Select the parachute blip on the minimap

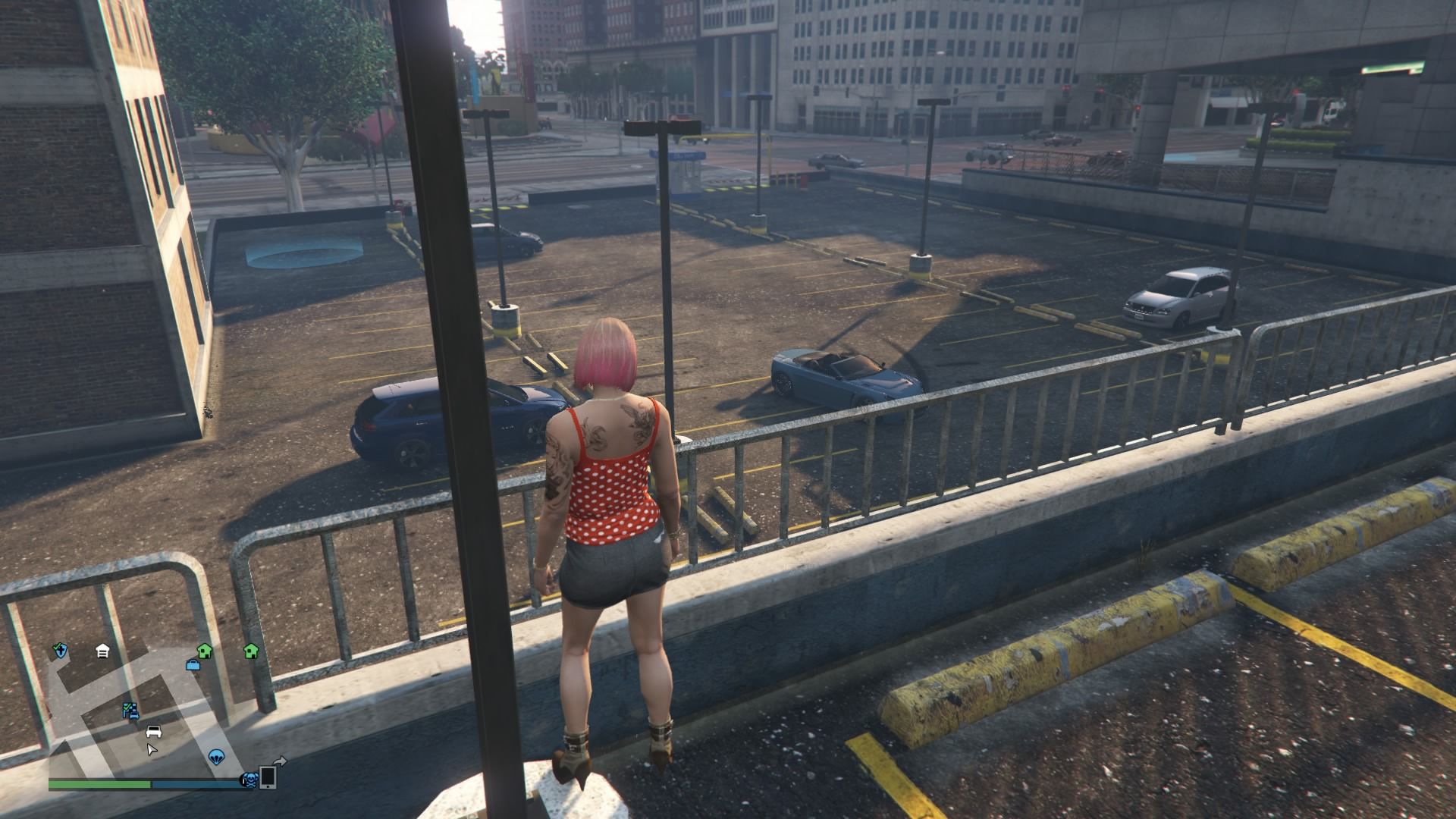217,757
